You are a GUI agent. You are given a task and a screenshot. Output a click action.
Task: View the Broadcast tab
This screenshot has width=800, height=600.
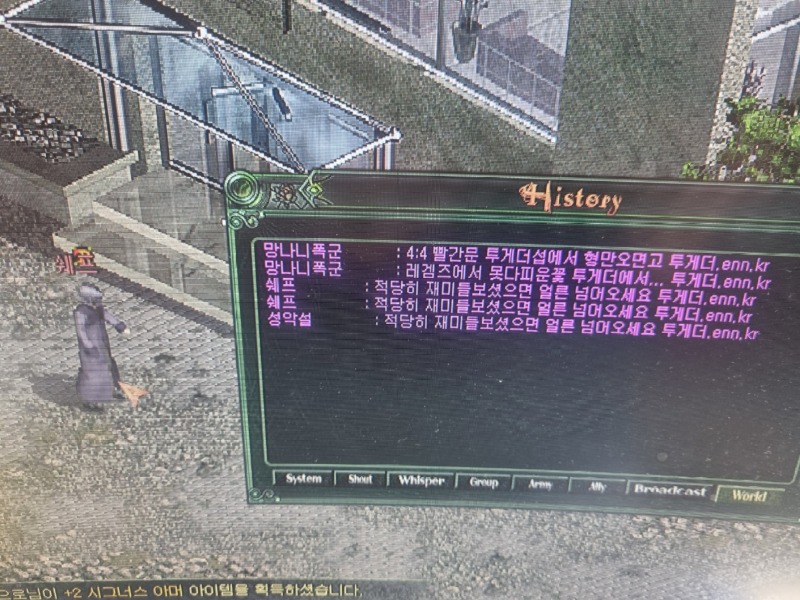coord(670,491)
